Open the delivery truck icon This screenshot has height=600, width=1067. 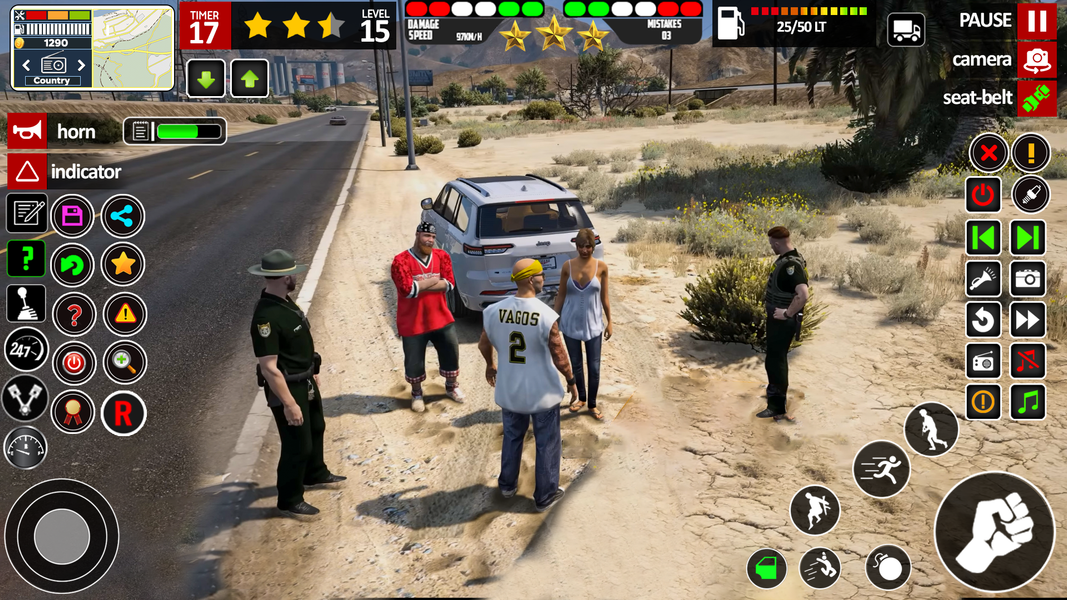pyautogui.click(x=906, y=30)
